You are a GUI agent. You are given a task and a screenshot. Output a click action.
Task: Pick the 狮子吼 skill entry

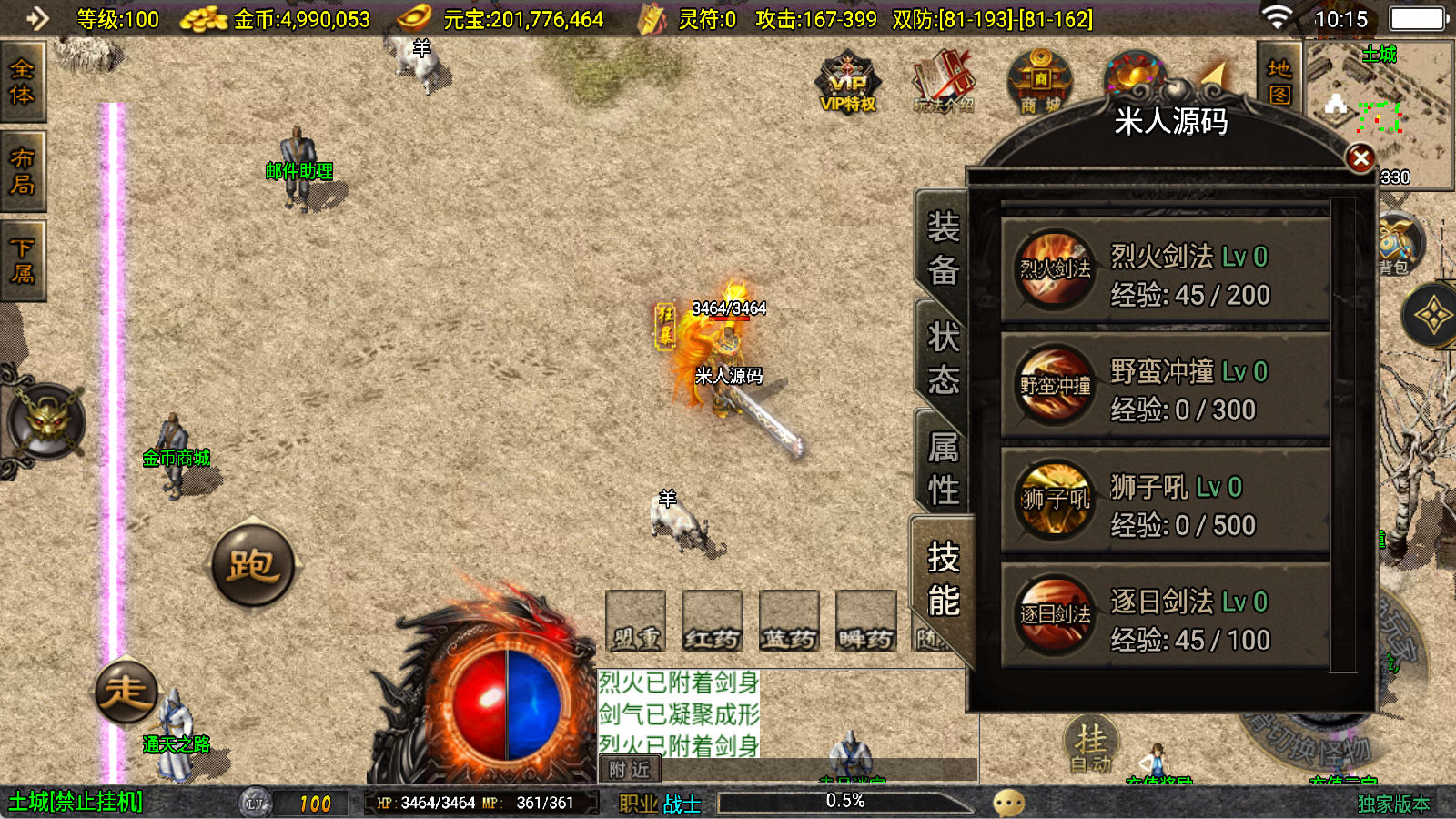[x=1165, y=500]
